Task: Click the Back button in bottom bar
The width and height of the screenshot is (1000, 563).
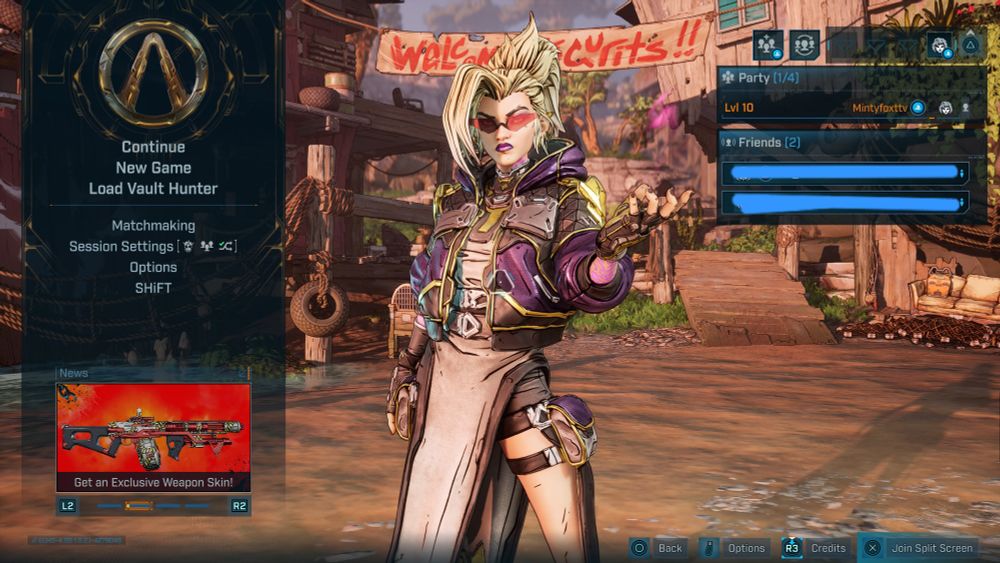Action: [658, 548]
